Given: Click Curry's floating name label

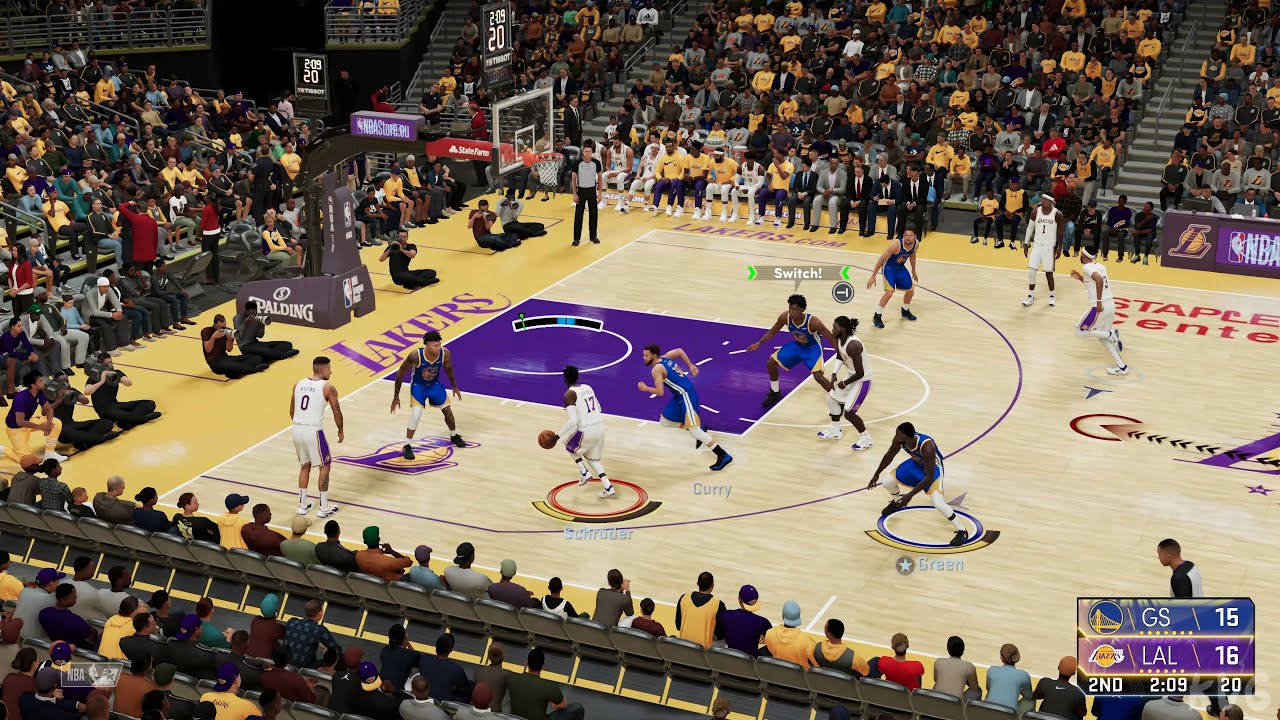Looking at the screenshot, I should (710, 491).
